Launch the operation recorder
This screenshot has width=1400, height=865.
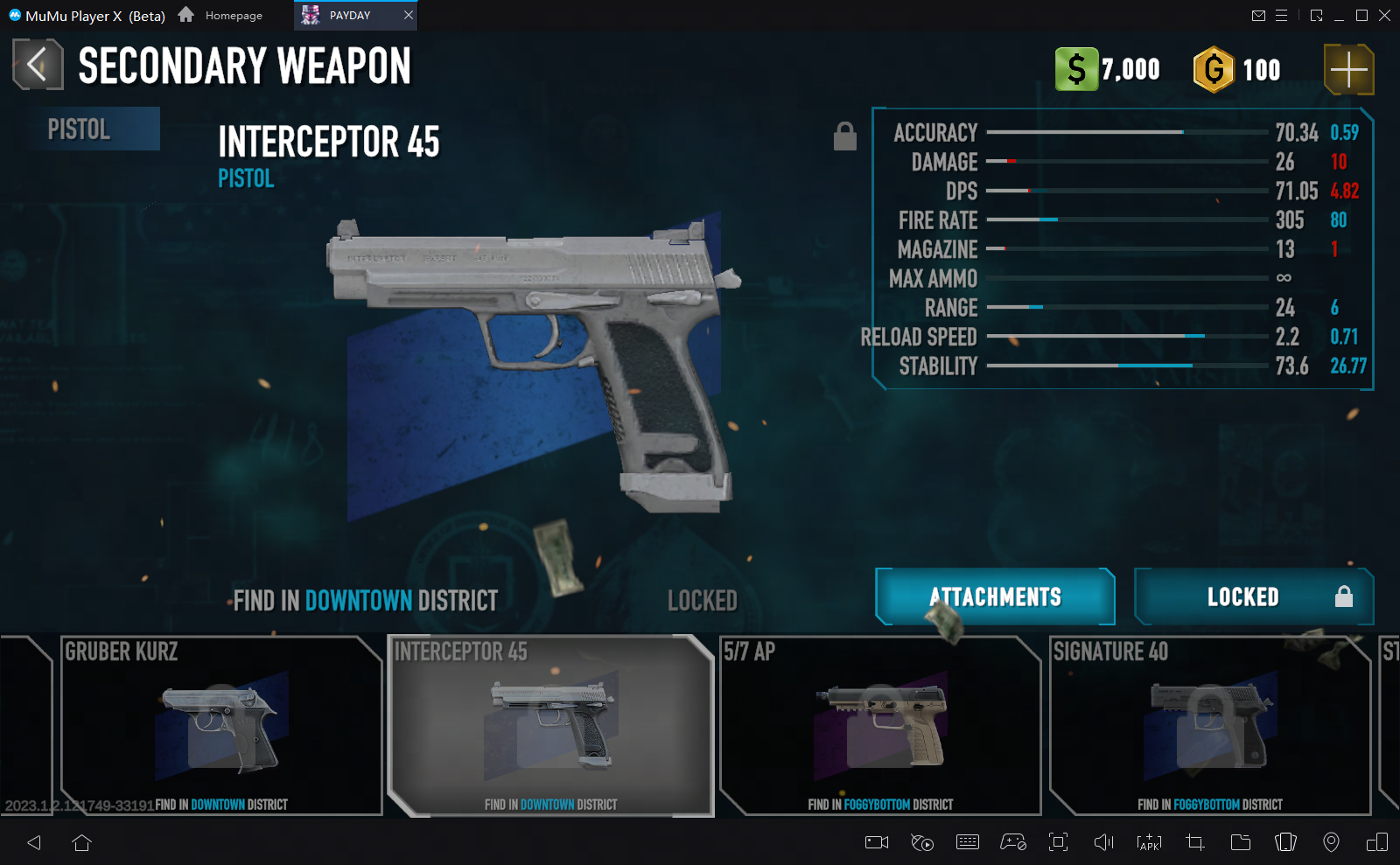[921, 842]
